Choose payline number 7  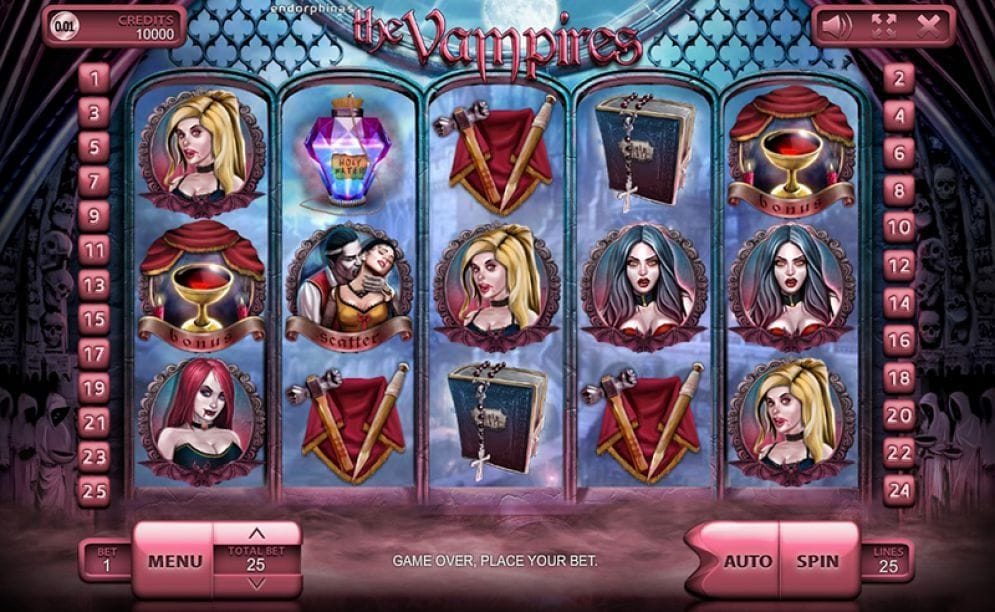94,181
